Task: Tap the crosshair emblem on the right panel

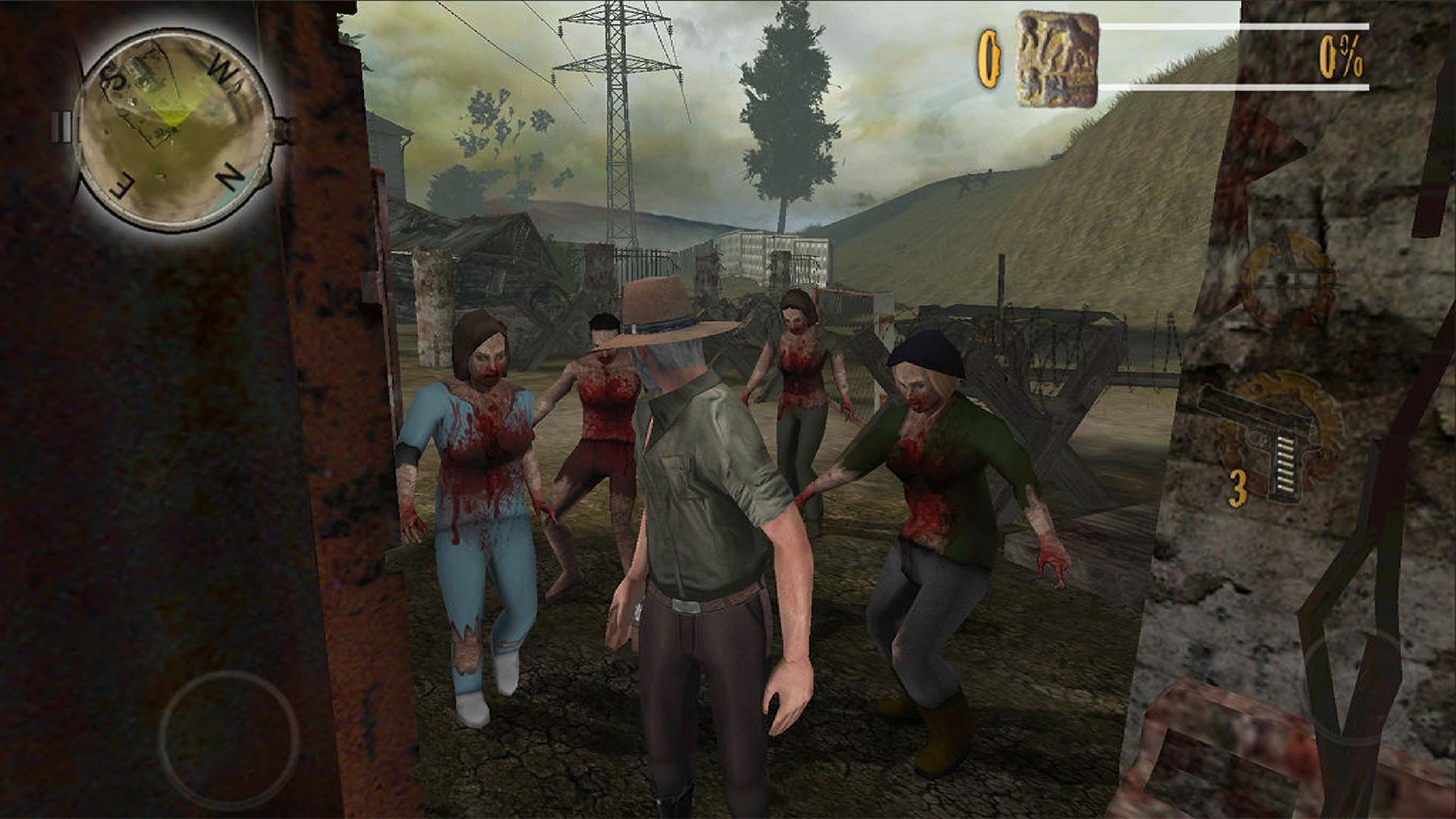Action: click(x=1289, y=277)
